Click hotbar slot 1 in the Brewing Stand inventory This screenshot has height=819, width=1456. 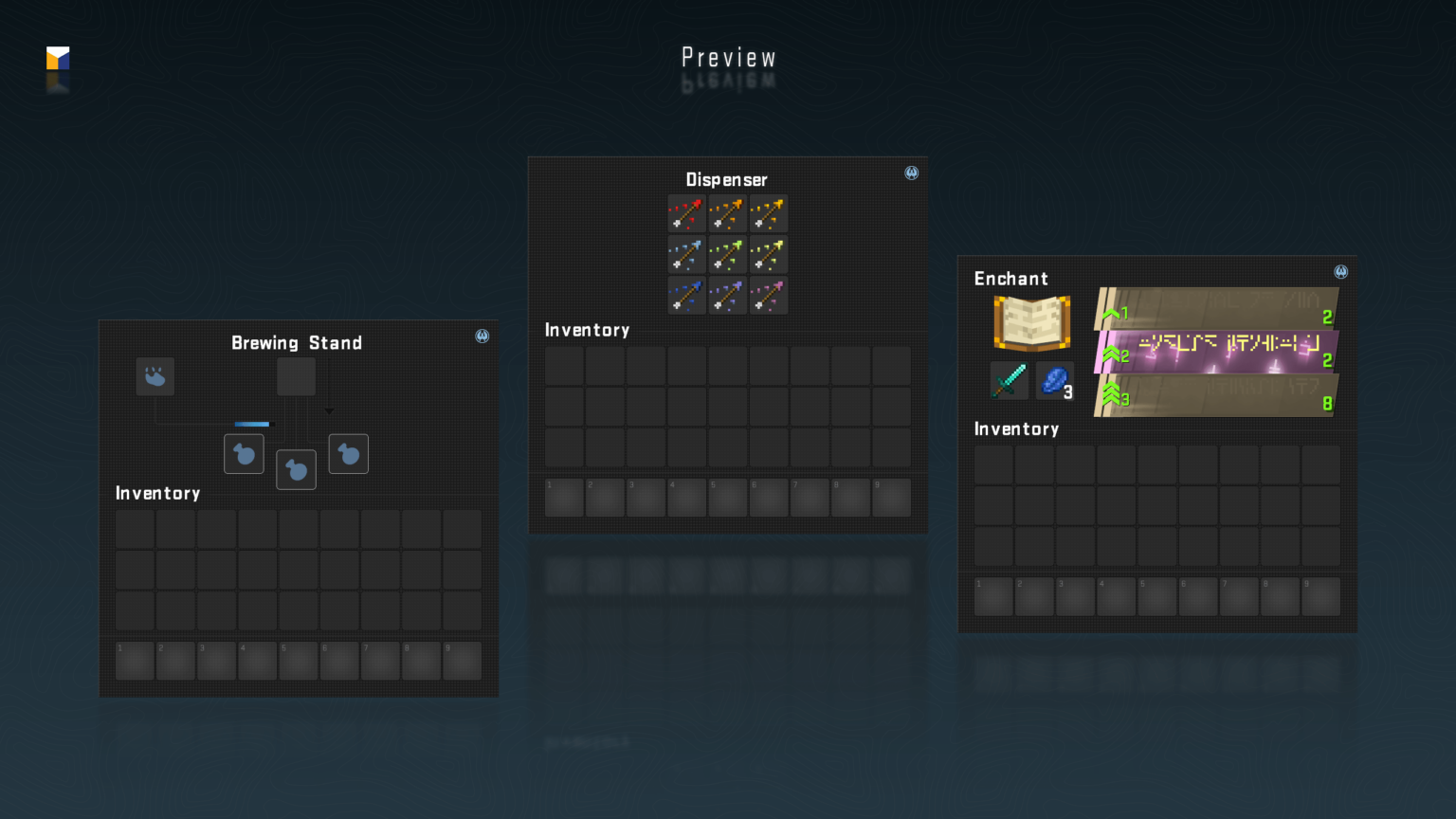tap(134, 660)
